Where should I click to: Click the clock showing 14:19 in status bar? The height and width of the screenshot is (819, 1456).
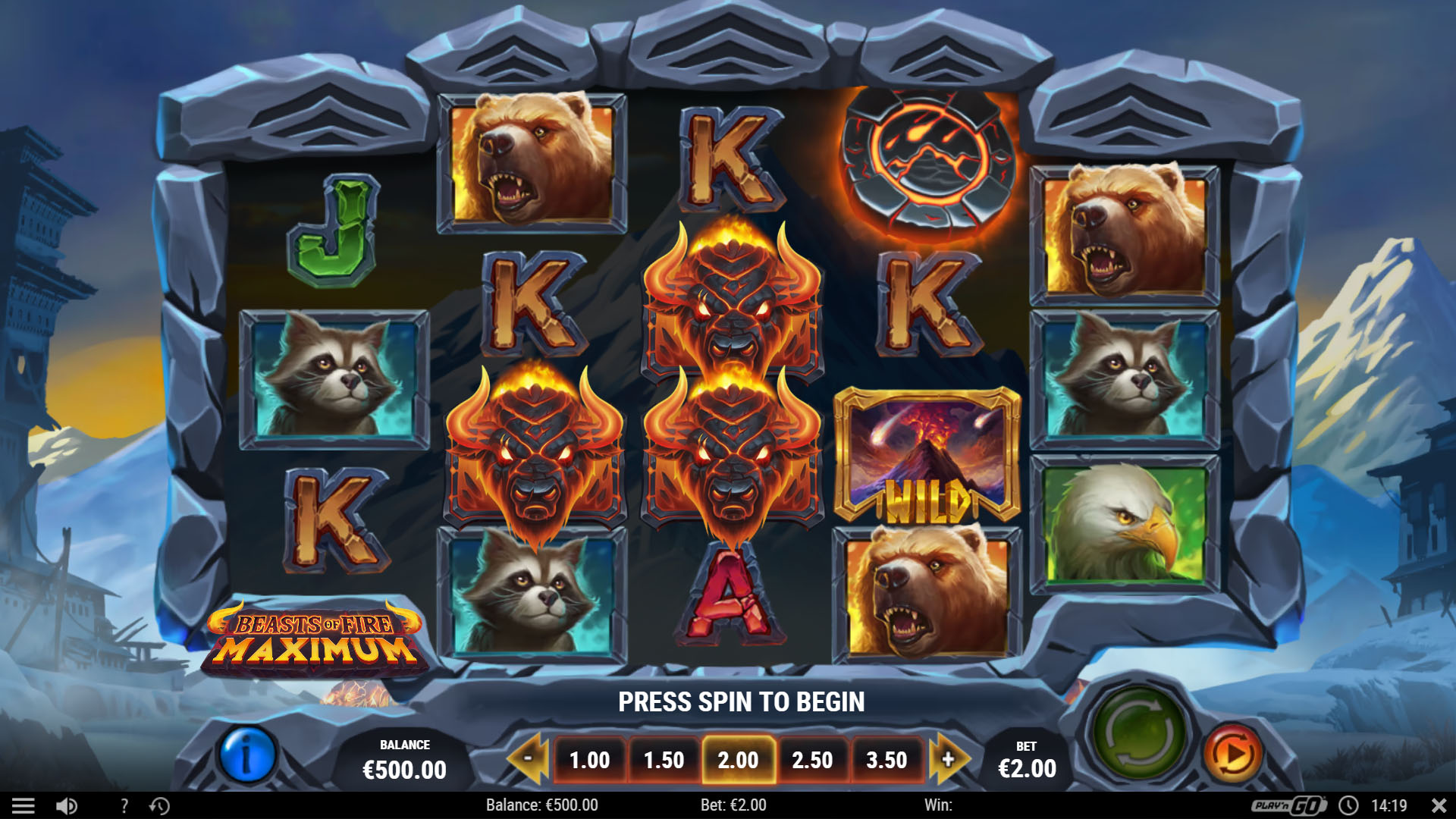point(1388,805)
